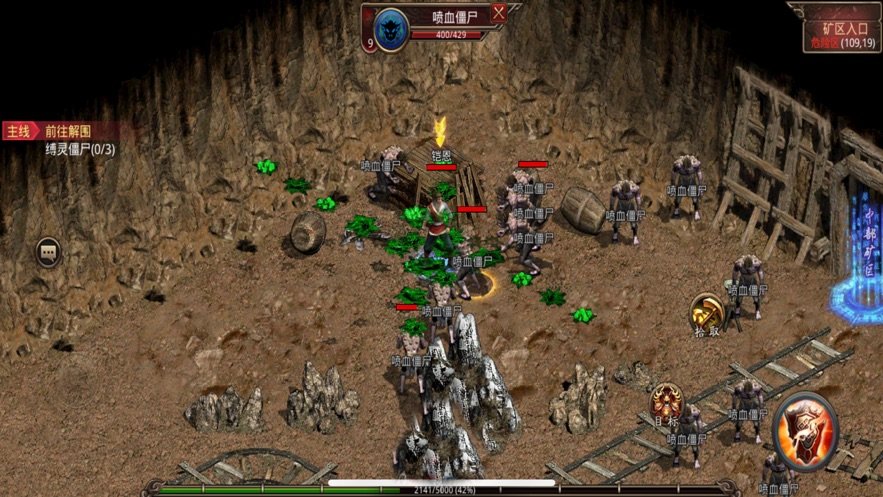
Task: Open the 主线 前往解围 quest tracker
Action: click(60, 131)
